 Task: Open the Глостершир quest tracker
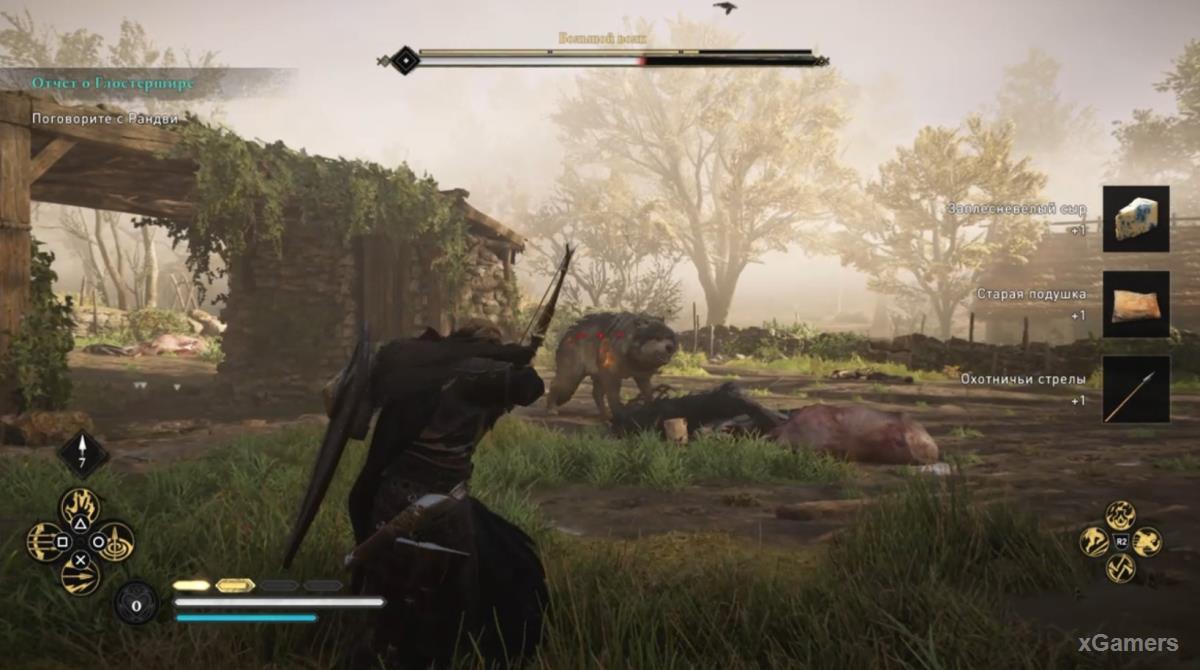(x=111, y=83)
